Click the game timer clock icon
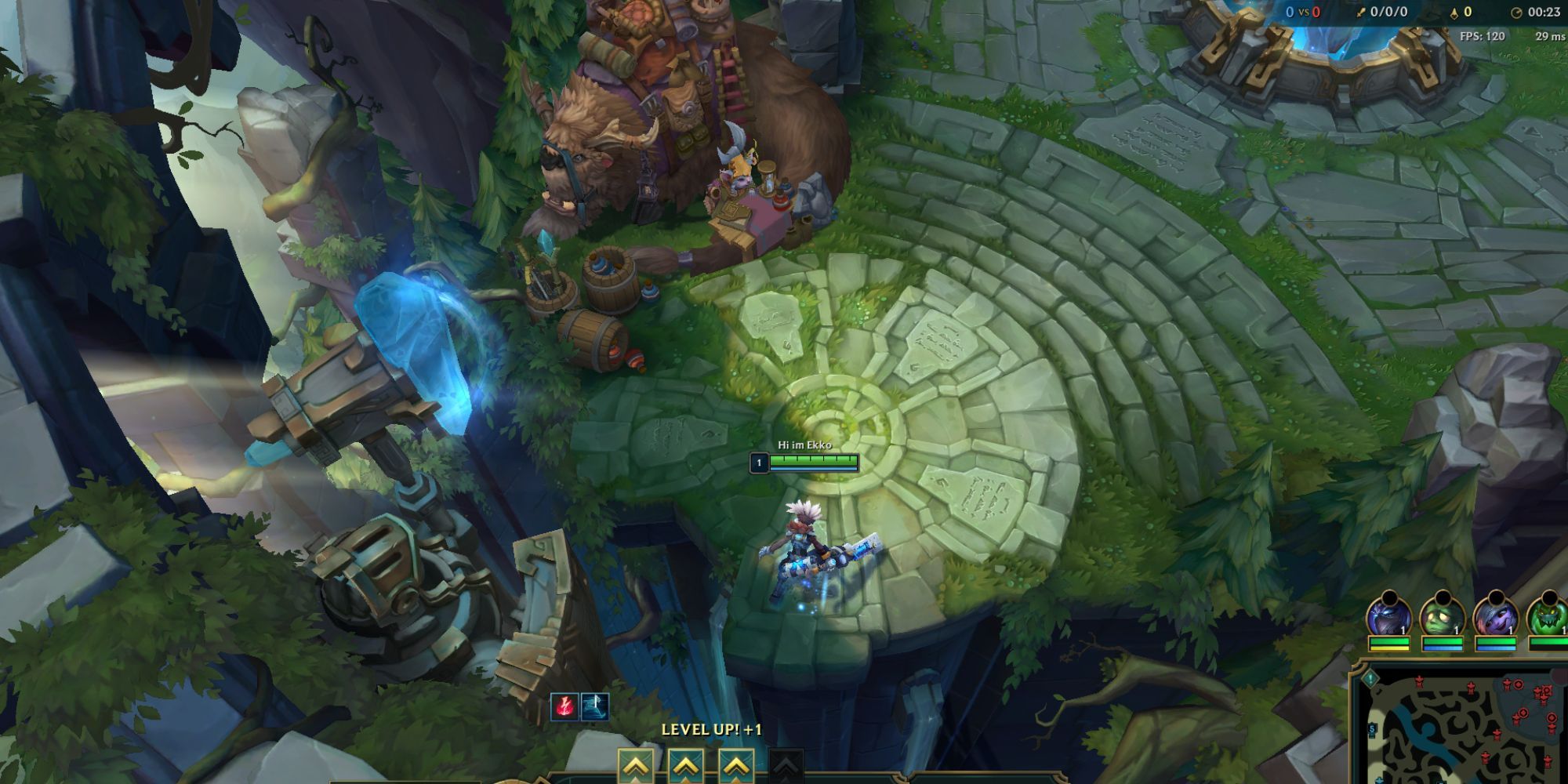The height and width of the screenshot is (784, 1568). coord(1516,13)
